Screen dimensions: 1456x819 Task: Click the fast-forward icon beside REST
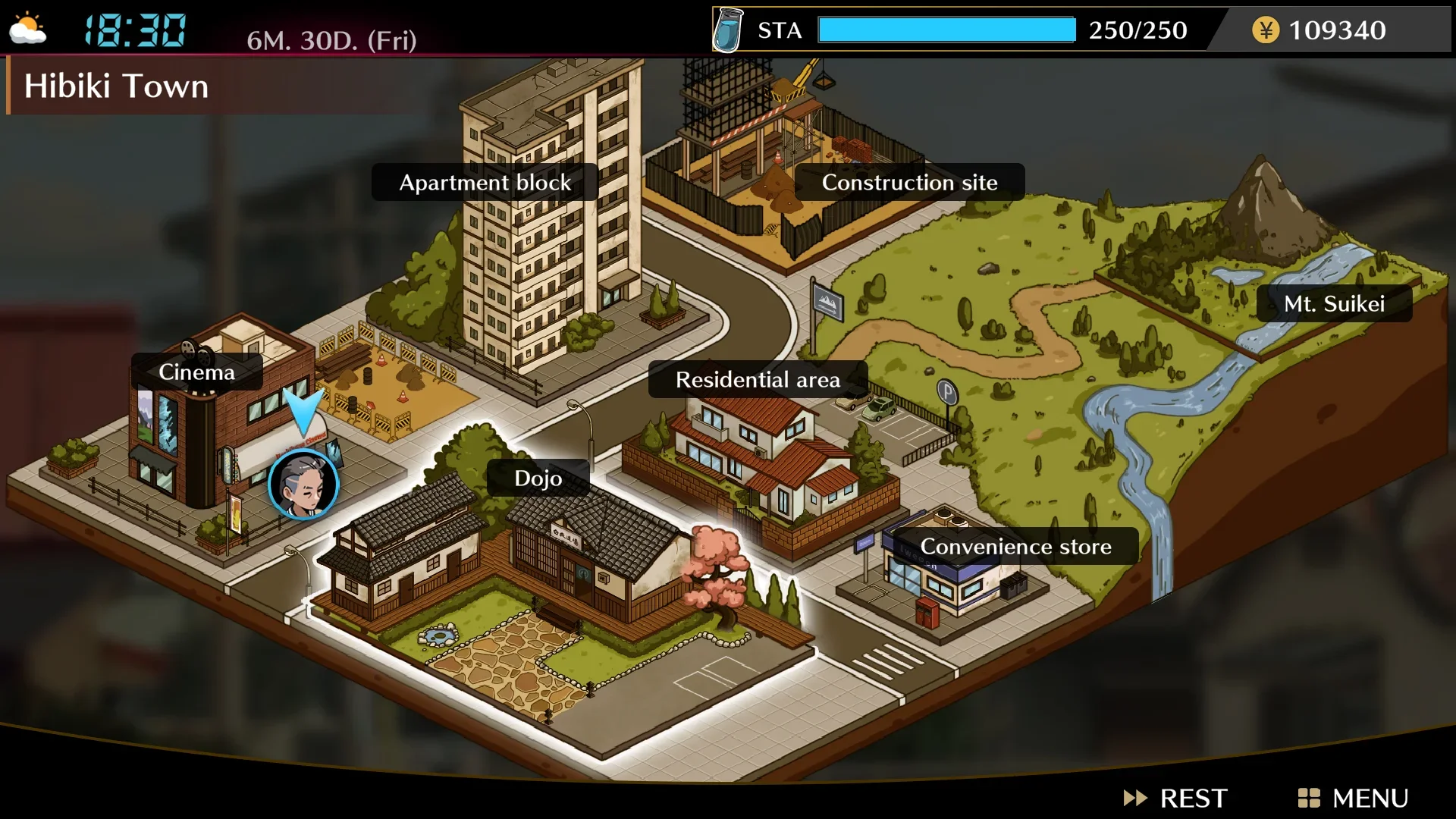pos(1135,798)
